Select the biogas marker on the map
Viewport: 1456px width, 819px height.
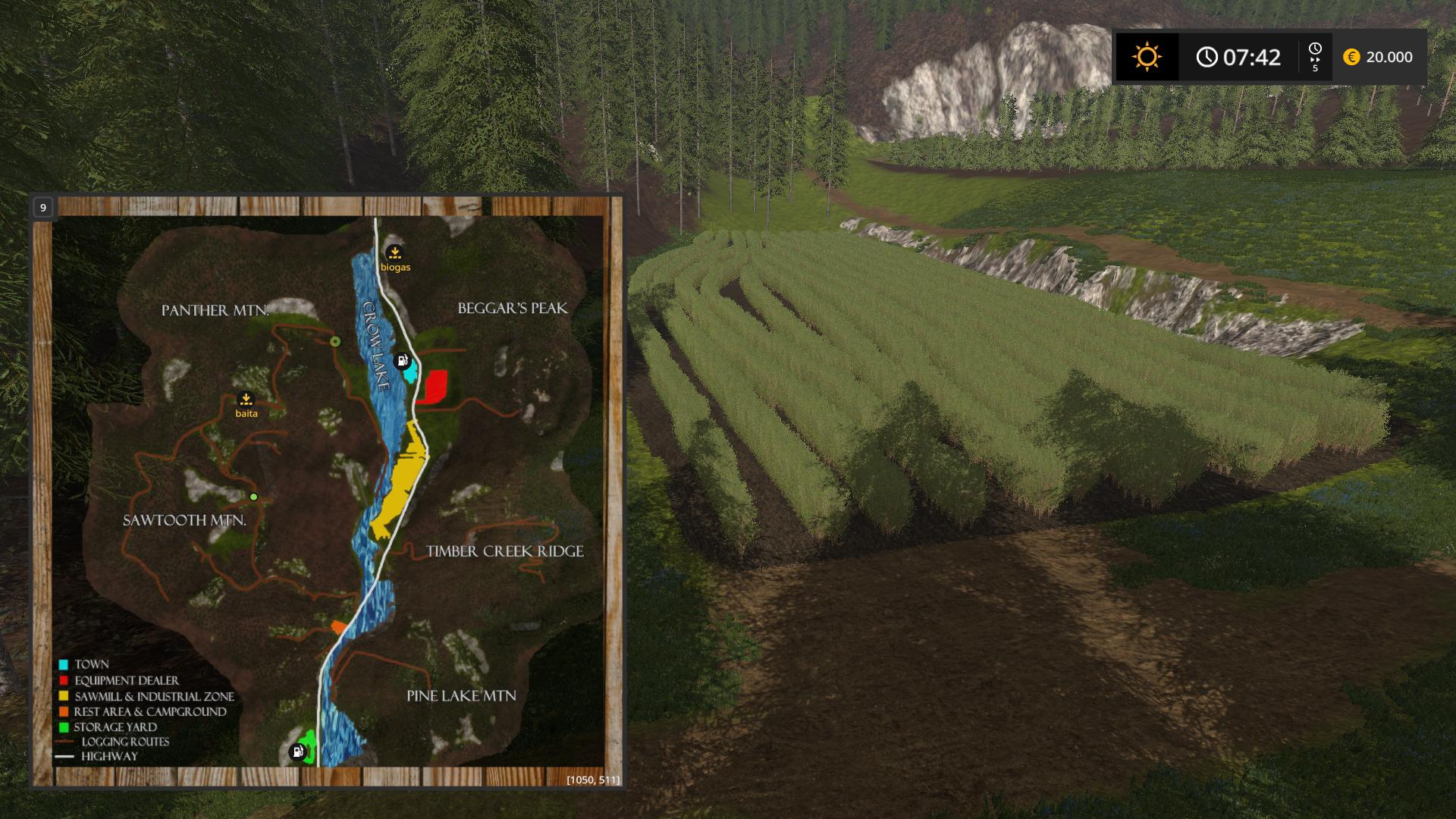pos(394,253)
